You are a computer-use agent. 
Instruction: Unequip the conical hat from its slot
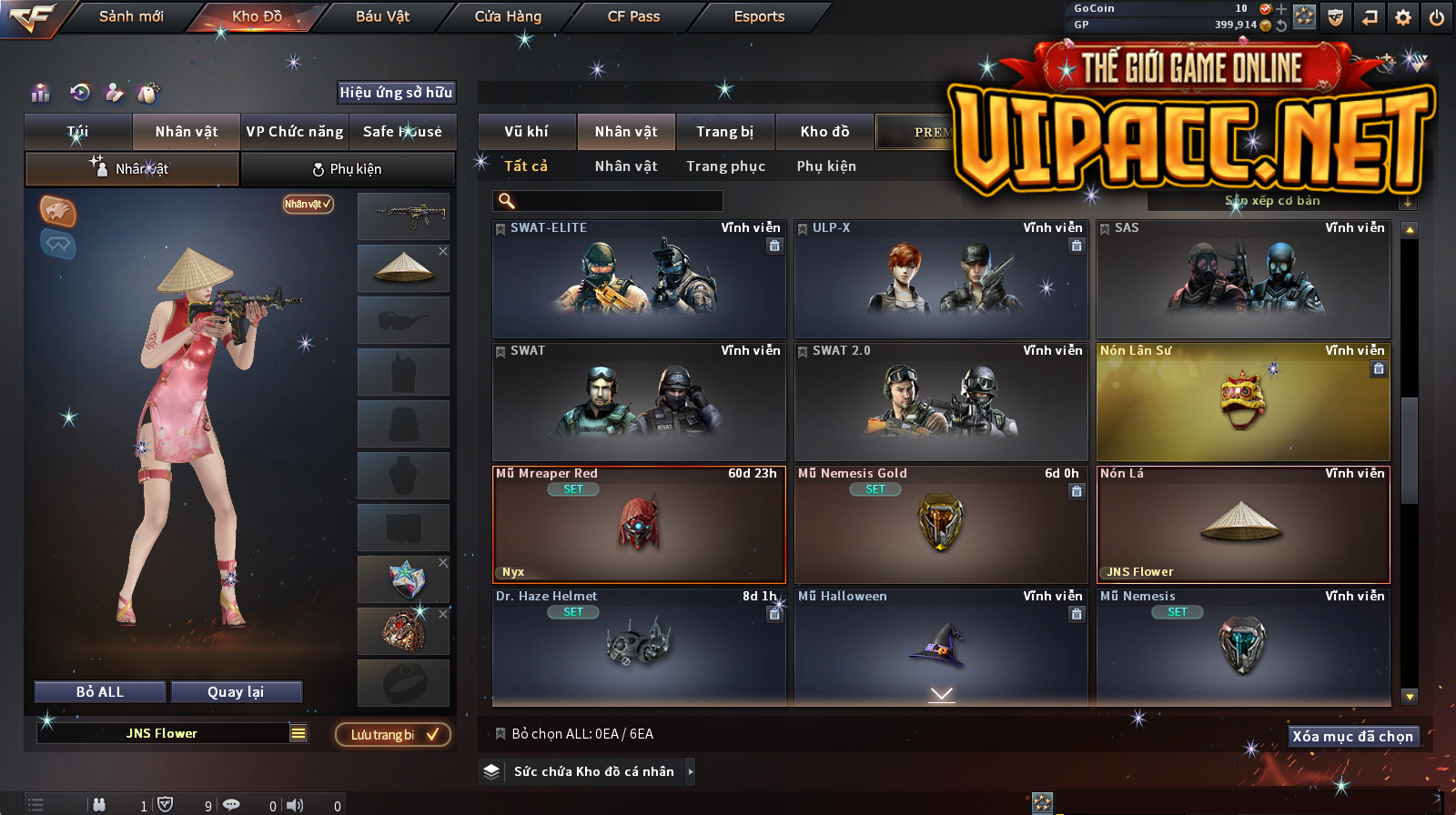(x=443, y=251)
